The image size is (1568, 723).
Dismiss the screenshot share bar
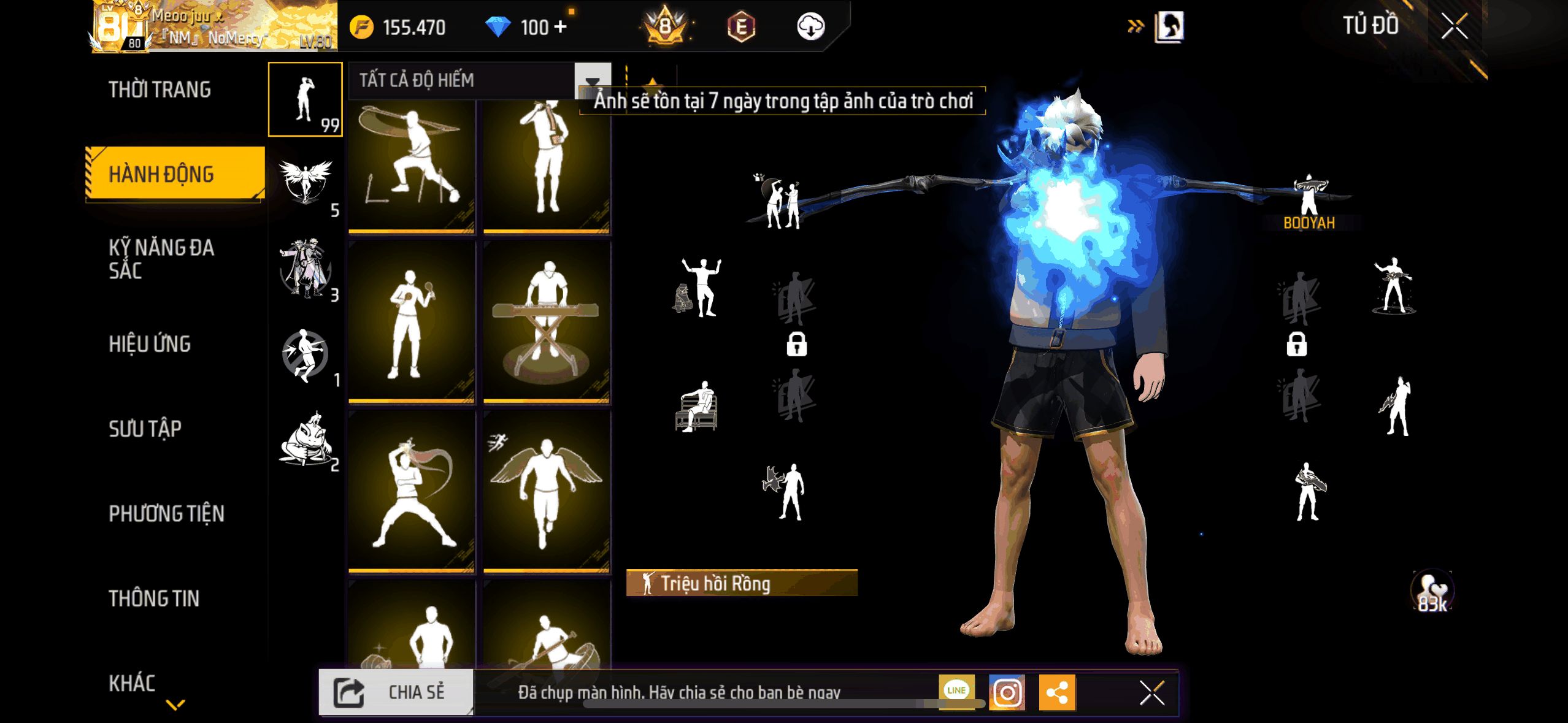pos(1151,693)
